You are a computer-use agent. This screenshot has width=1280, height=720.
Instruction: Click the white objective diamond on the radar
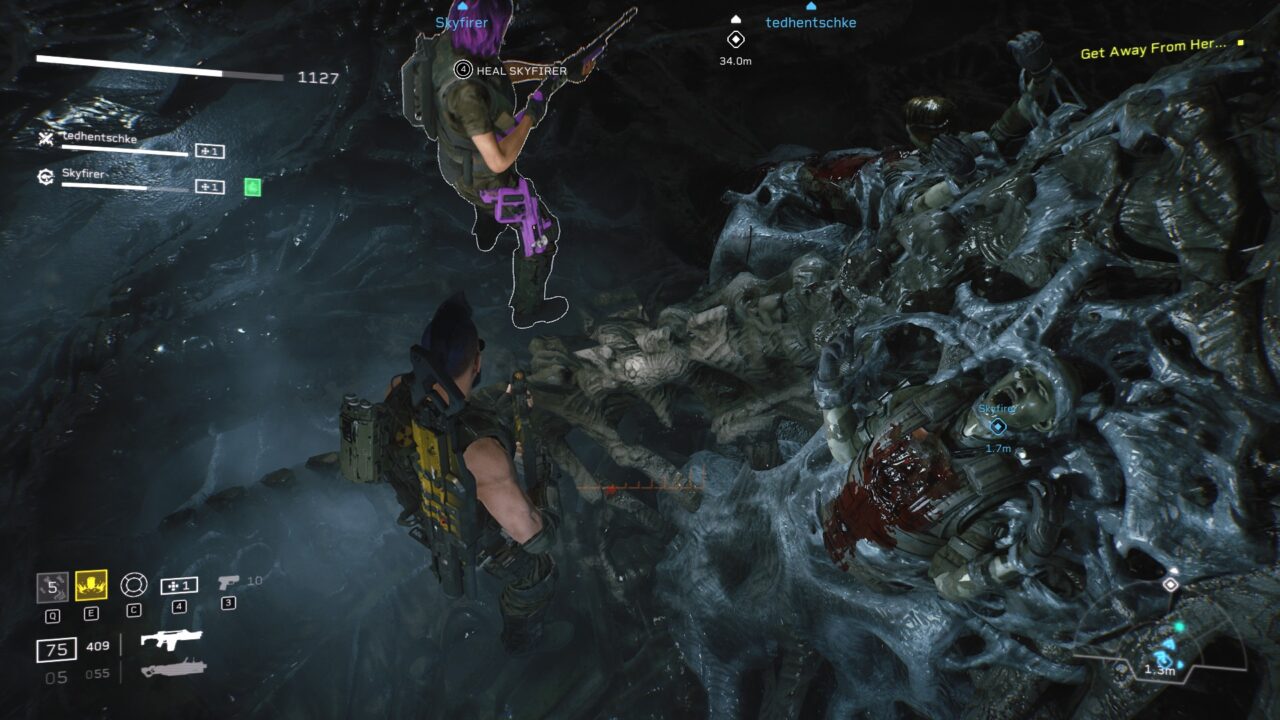1170,584
